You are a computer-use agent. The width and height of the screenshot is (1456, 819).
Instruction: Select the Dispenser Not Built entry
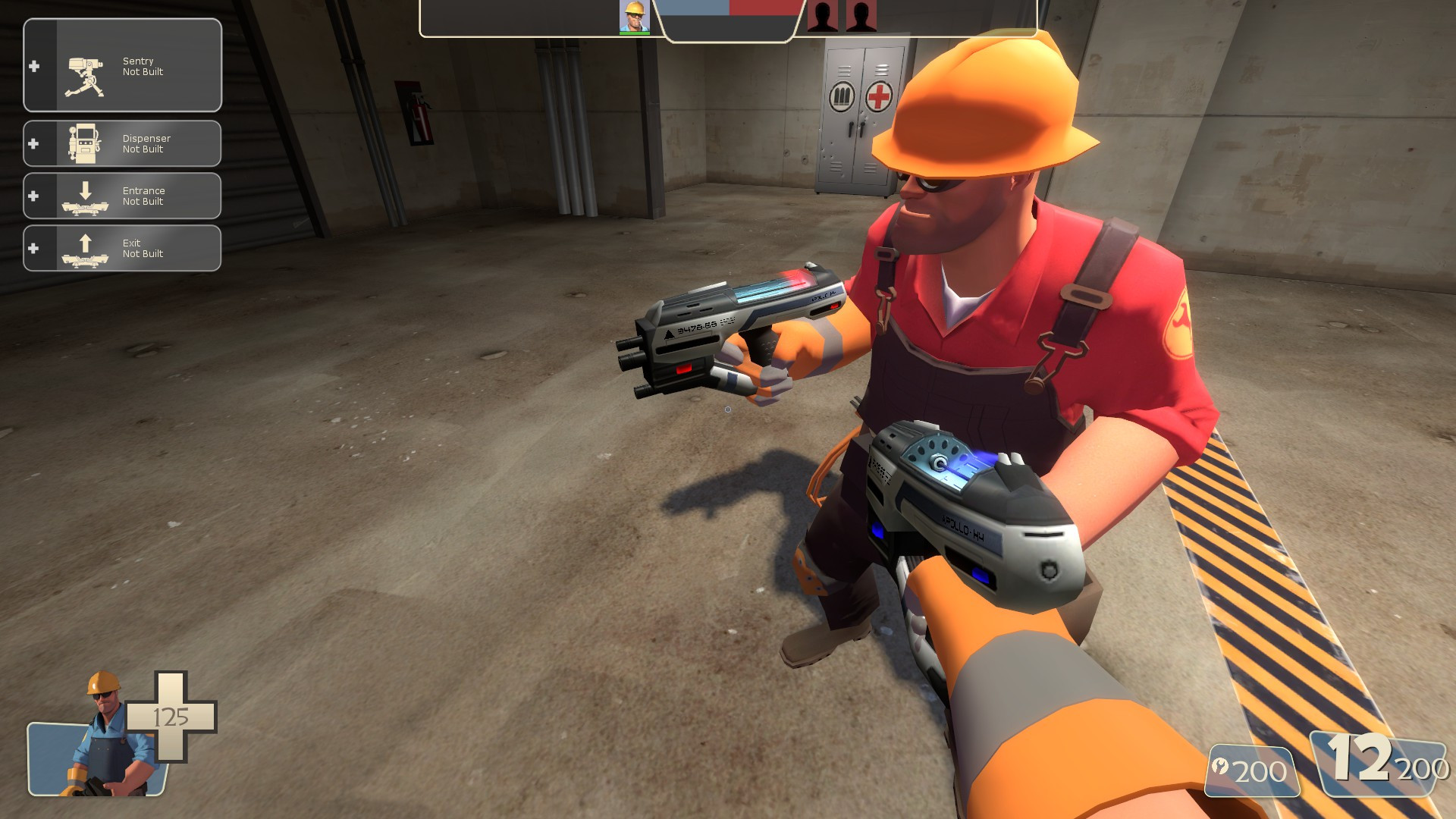click(146, 143)
